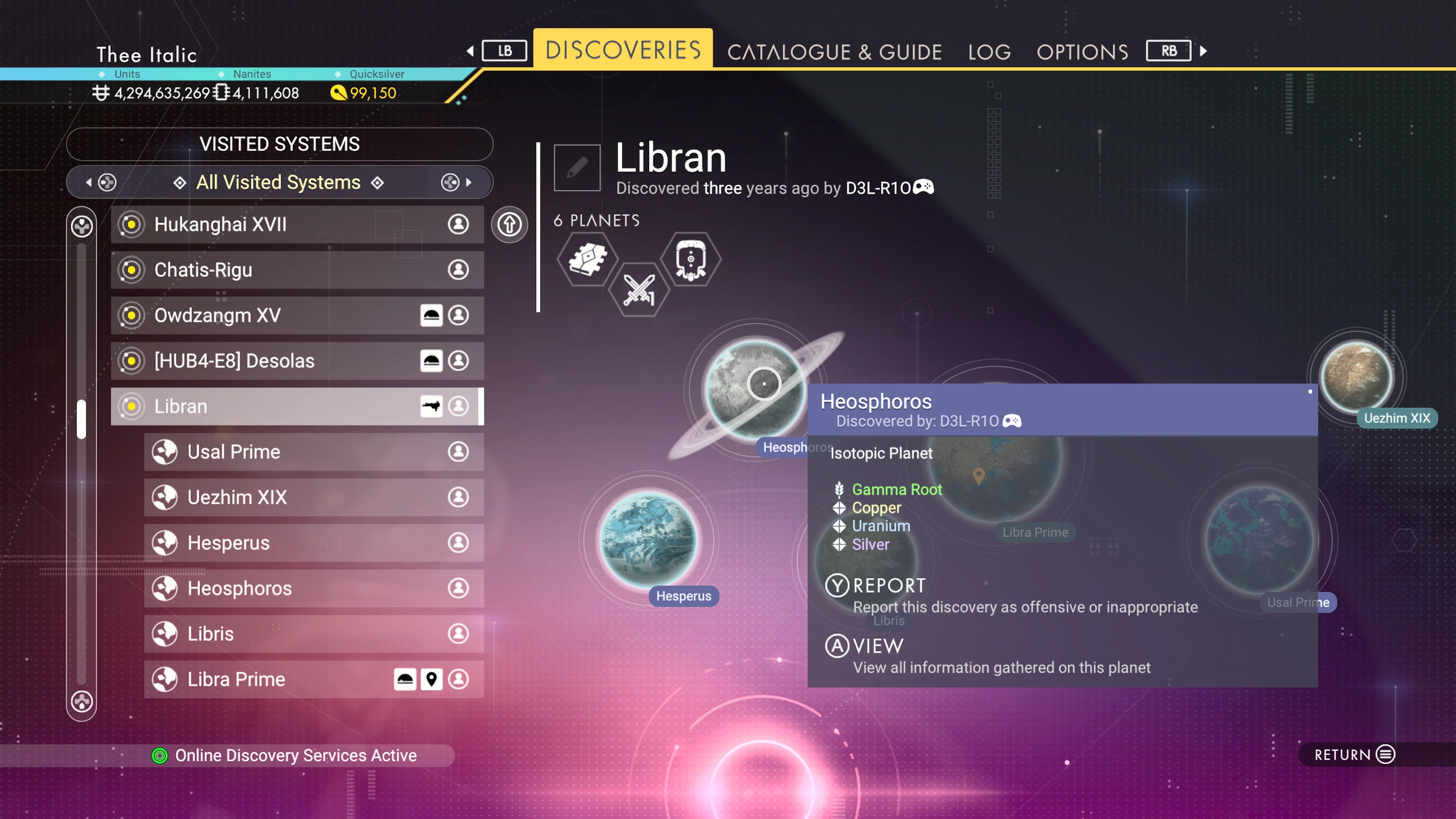1456x819 pixels.
Task: Pick Heosphoros in the planet list
Action: [x=314, y=588]
